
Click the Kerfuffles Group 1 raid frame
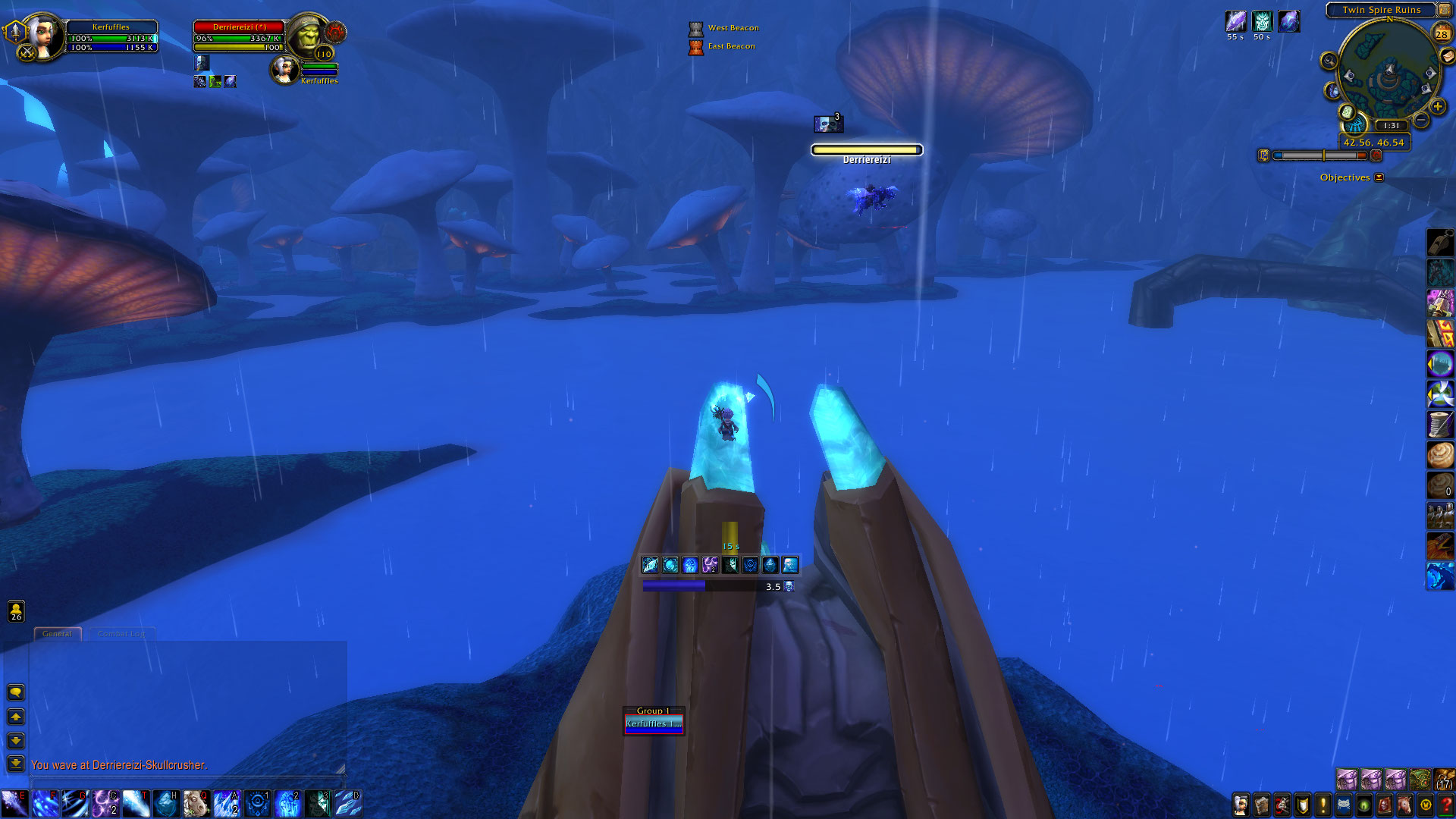(x=654, y=723)
